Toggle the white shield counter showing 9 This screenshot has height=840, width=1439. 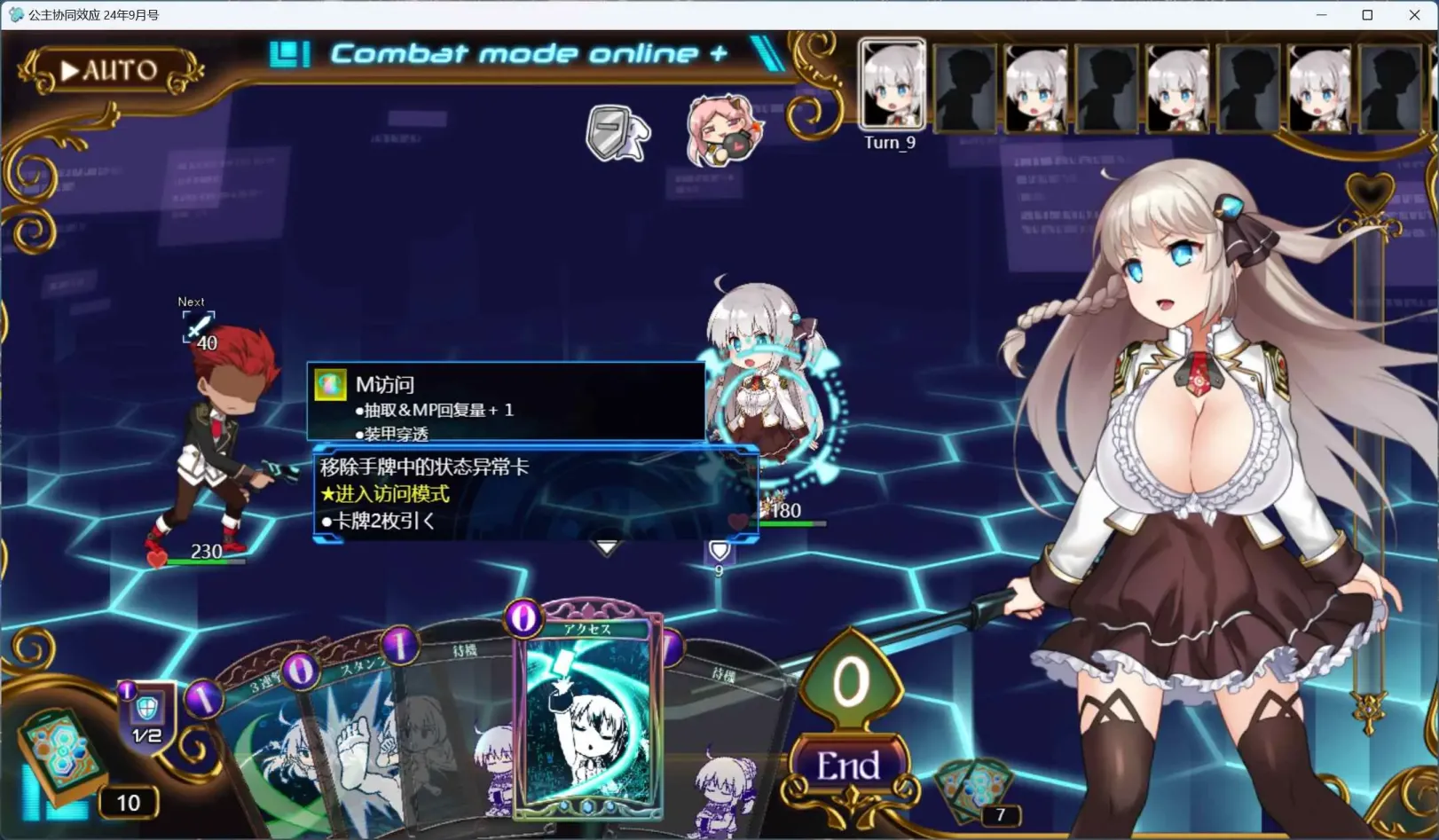(x=718, y=551)
